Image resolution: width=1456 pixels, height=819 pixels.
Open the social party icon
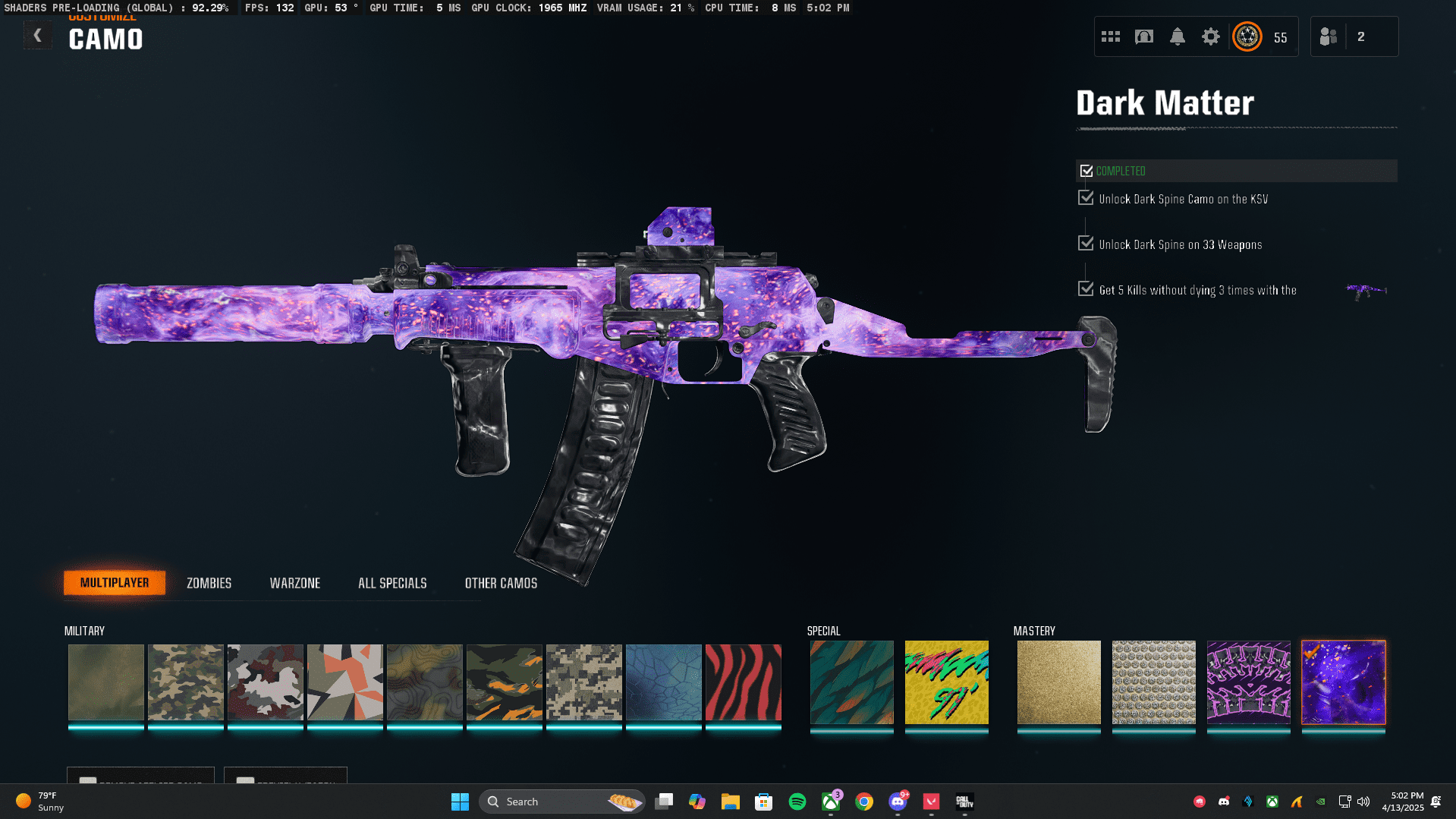1329,36
